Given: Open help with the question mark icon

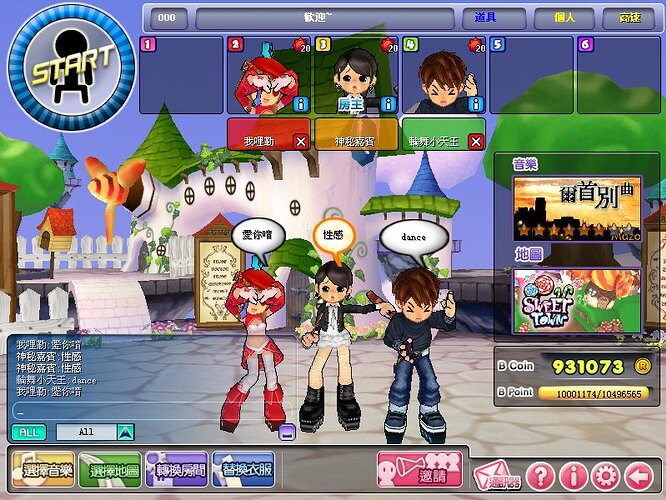Looking at the screenshot, I should tap(539, 475).
